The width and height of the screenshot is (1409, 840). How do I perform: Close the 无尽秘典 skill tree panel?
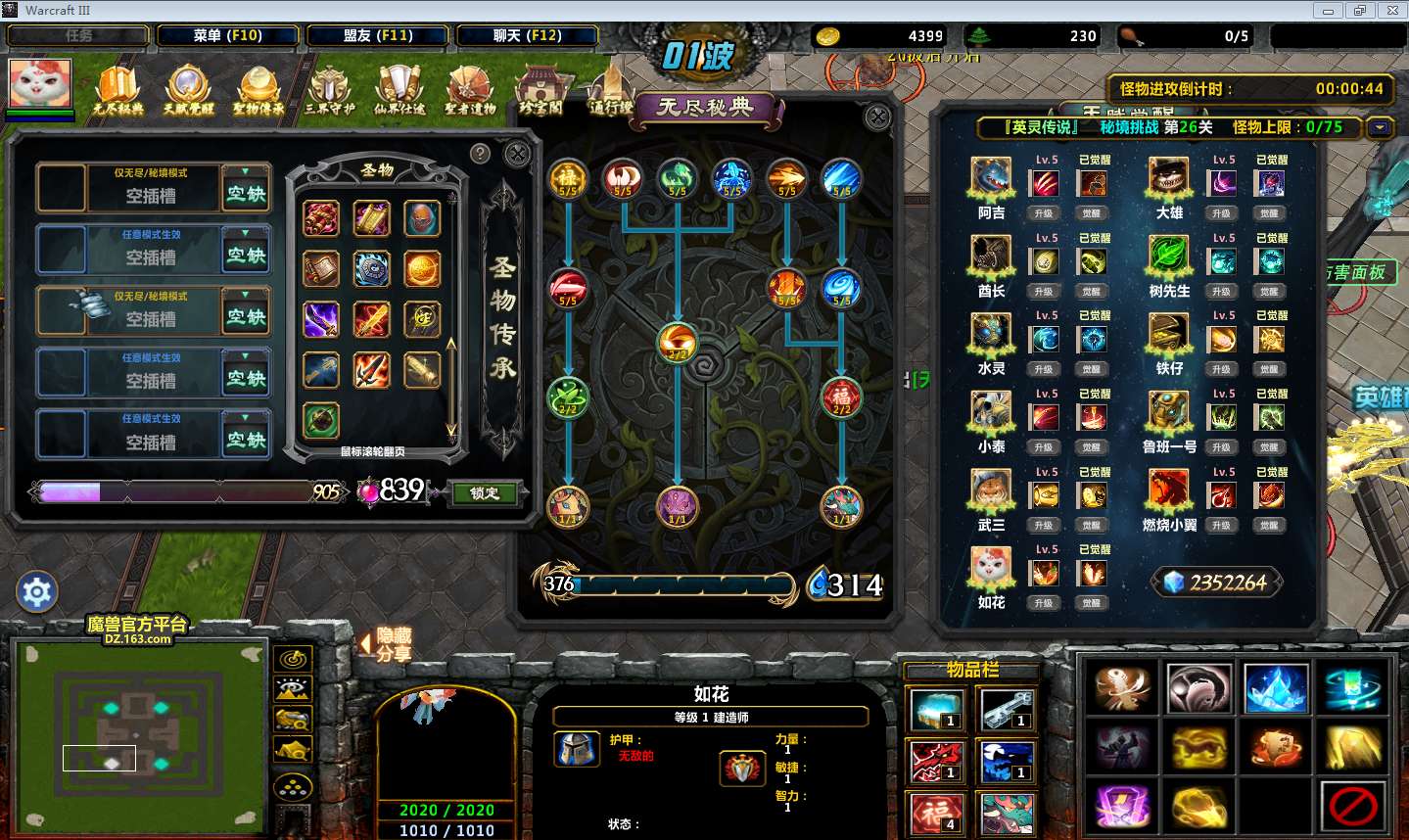(x=877, y=117)
